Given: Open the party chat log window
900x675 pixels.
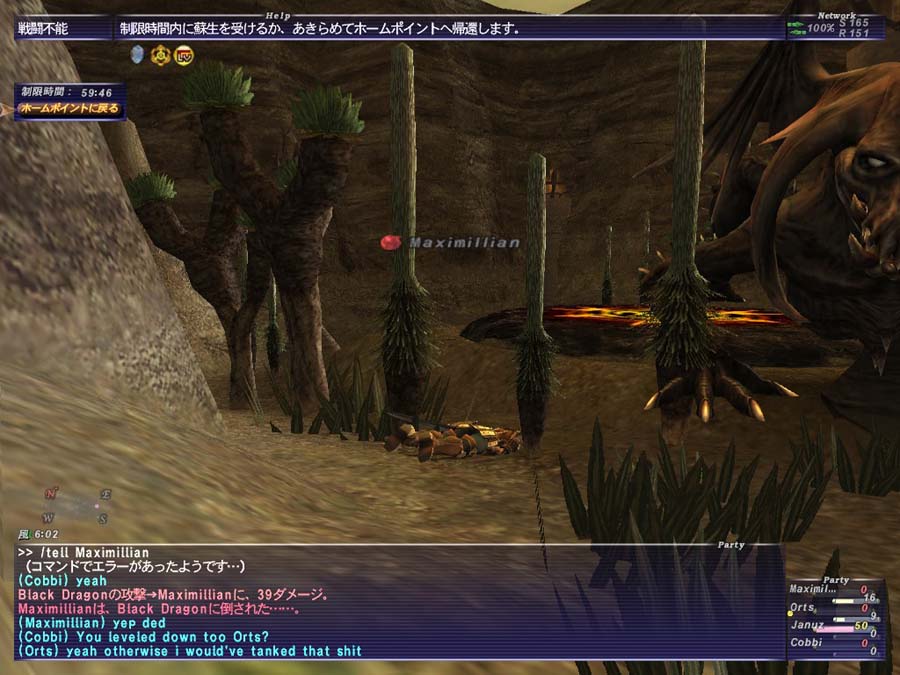Looking at the screenshot, I should pos(400,601).
